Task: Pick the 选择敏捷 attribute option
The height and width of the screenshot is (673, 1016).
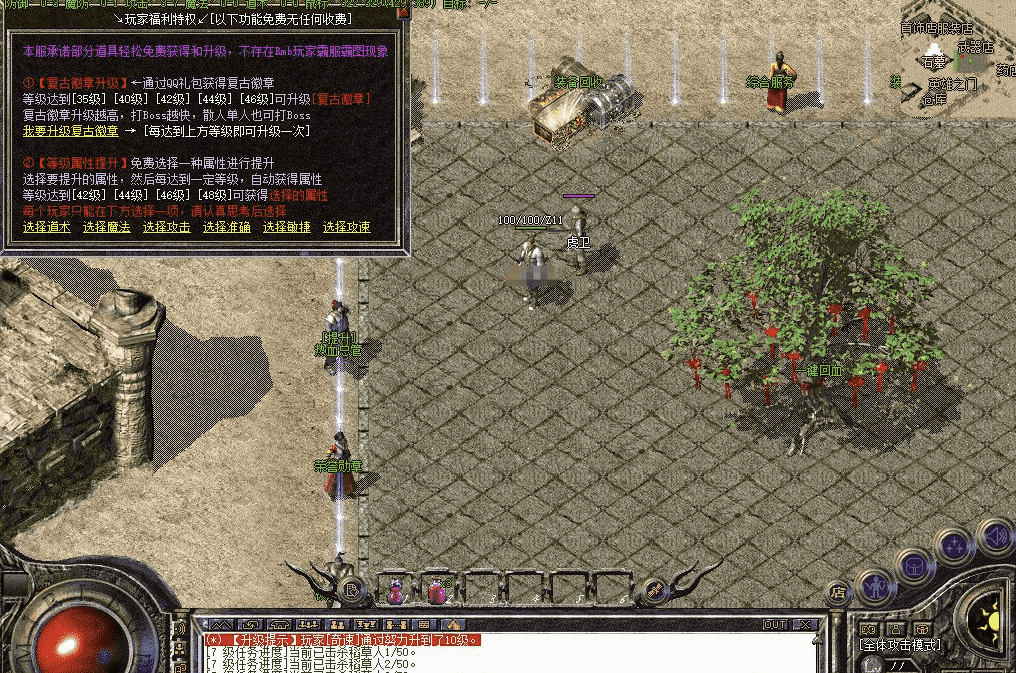Action: pos(287,227)
